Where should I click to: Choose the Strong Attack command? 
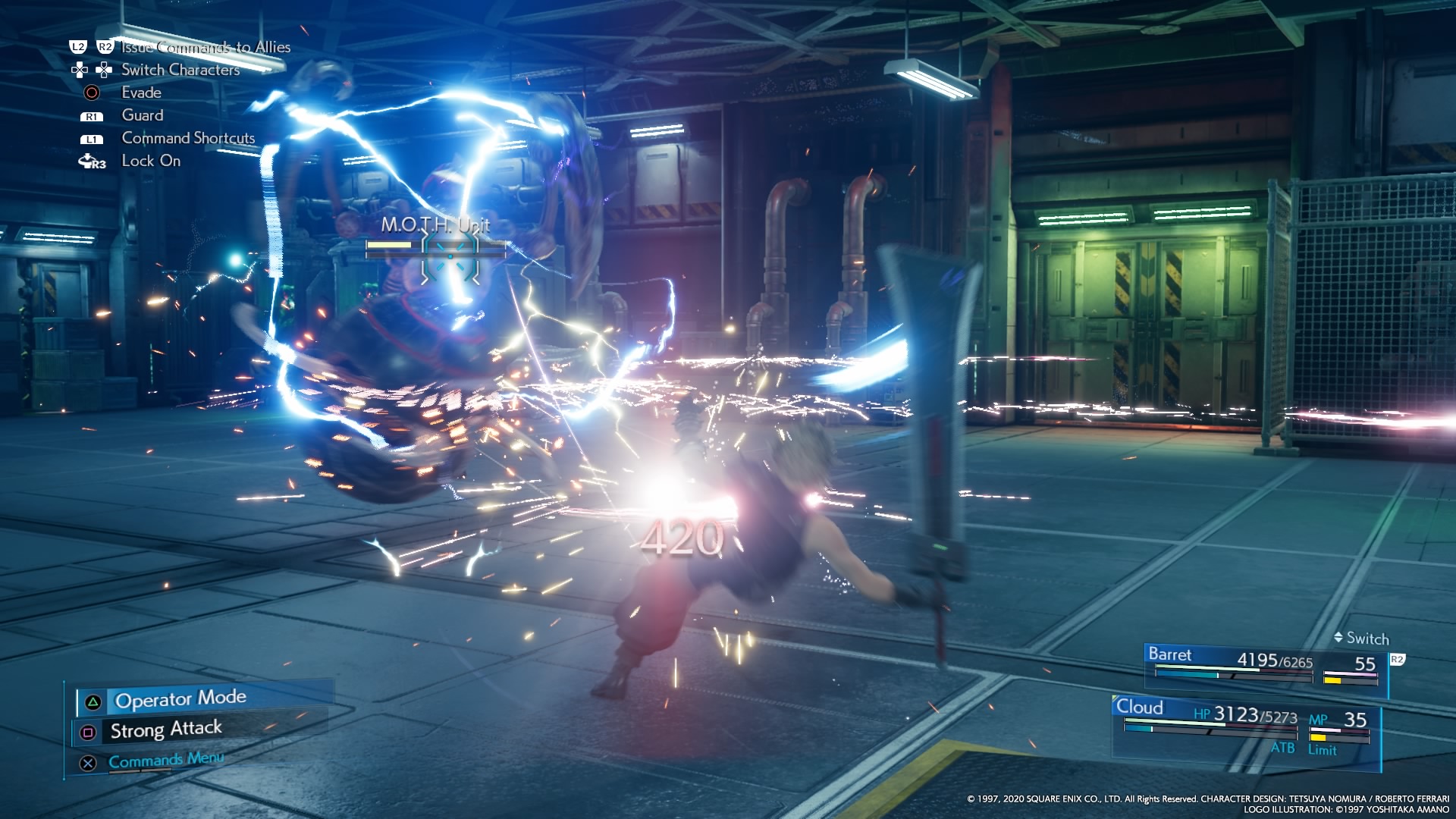coord(166,730)
